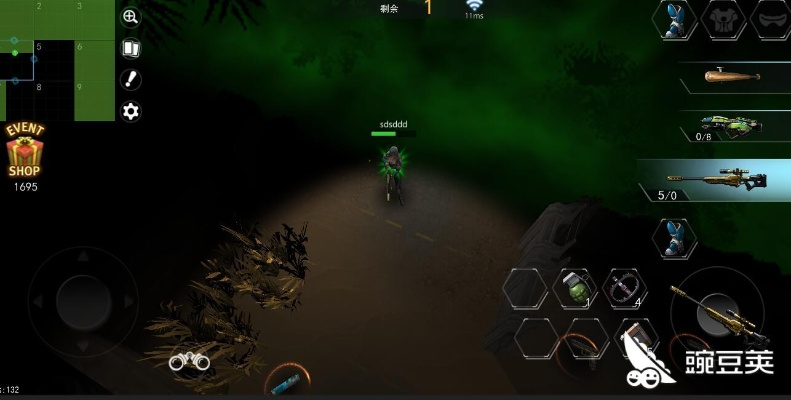Tap the pistol slot with orange ring

584,341
